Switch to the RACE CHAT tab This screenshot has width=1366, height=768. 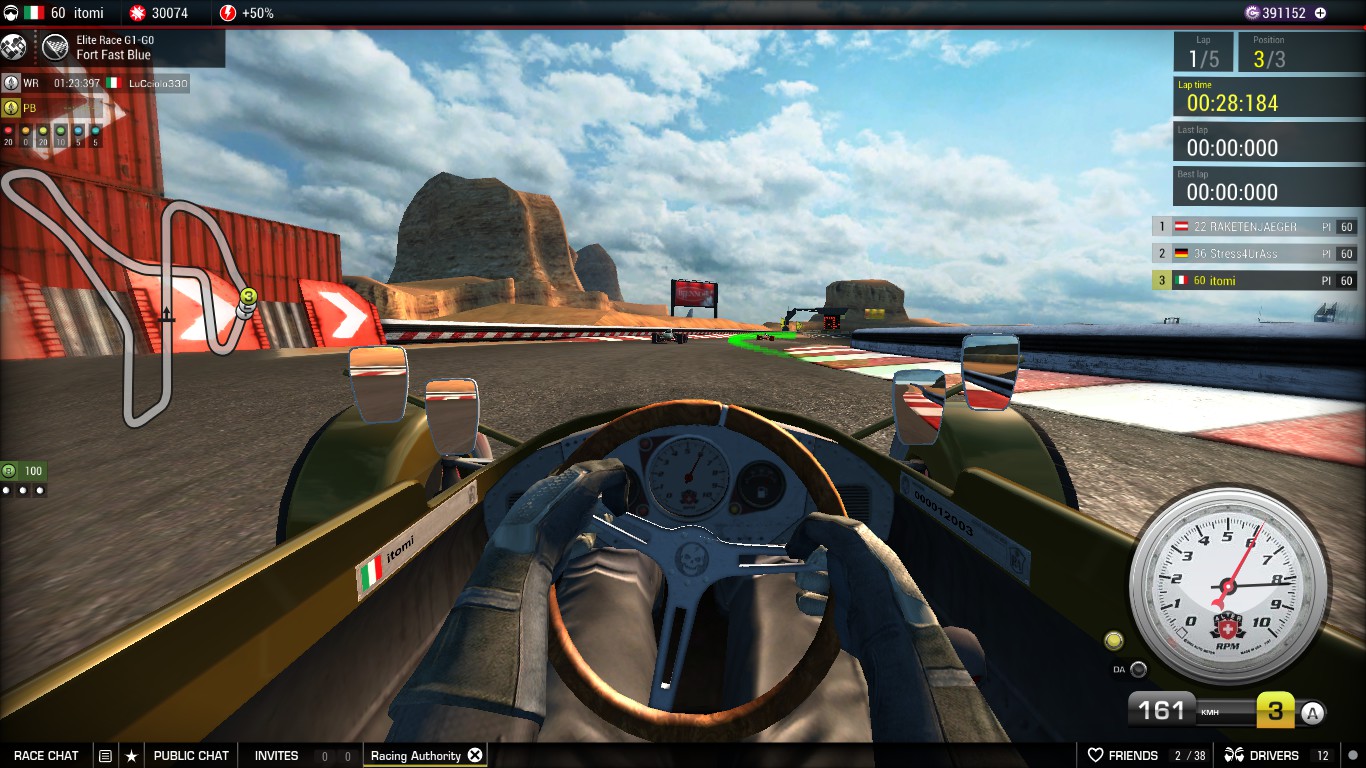pos(45,755)
